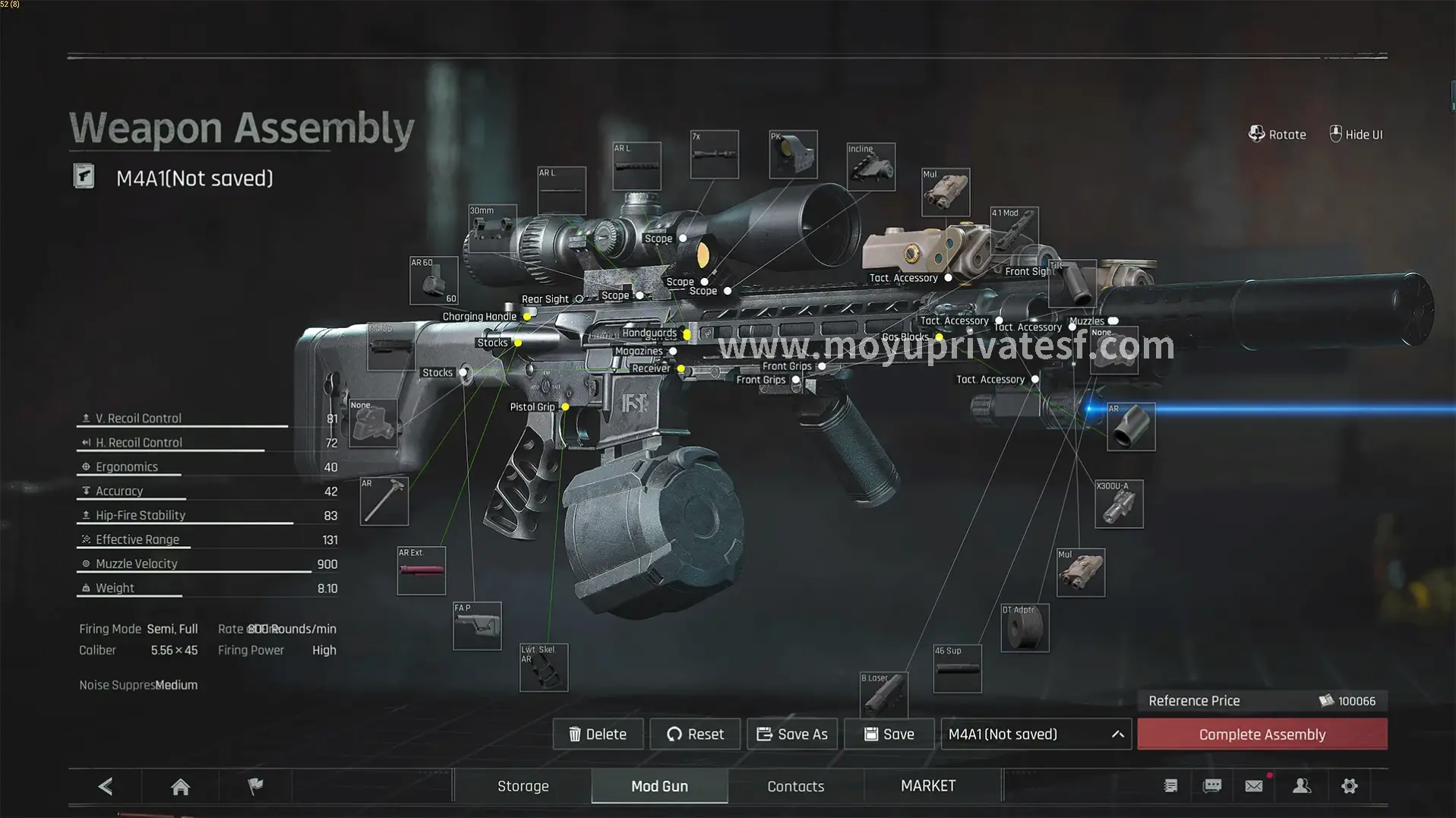Delete the current weapon build

click(x=598, y=734)
